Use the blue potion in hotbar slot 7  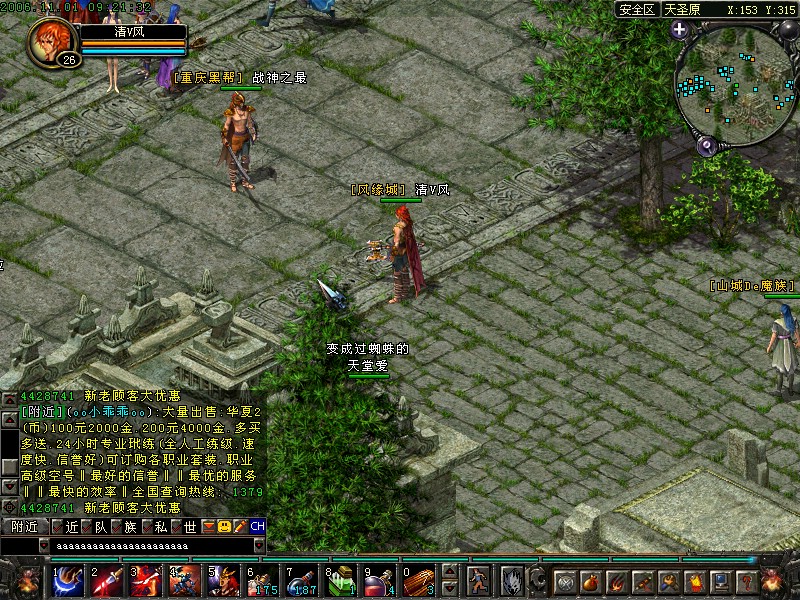301,579
